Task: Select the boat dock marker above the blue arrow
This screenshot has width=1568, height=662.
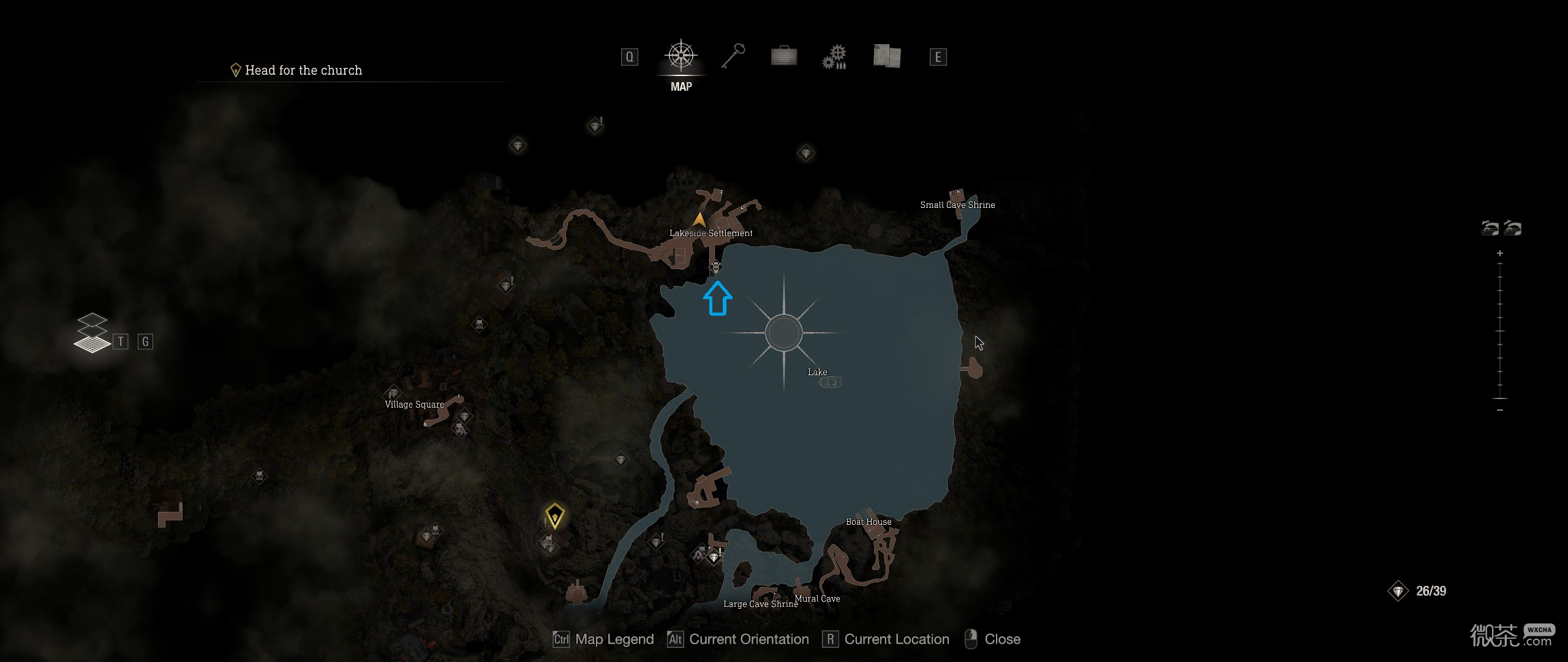Action: pyautogui.click(x=715, y=267)
